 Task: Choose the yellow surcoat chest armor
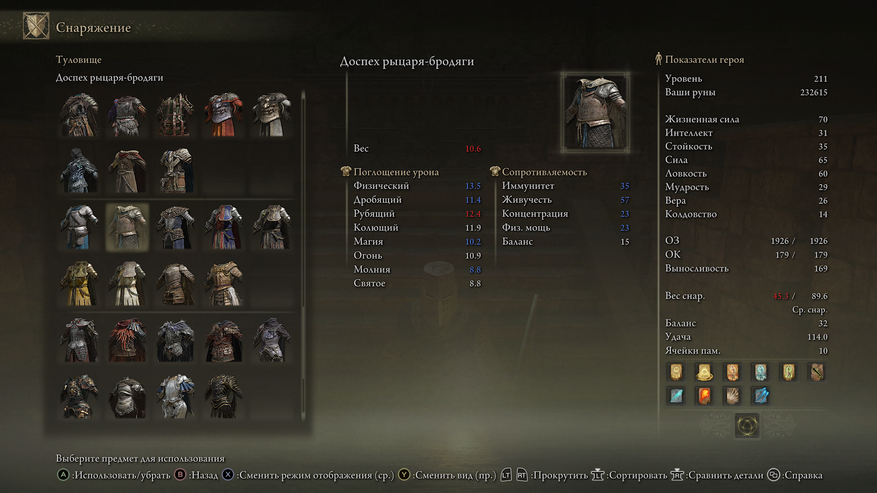point(78,283)
